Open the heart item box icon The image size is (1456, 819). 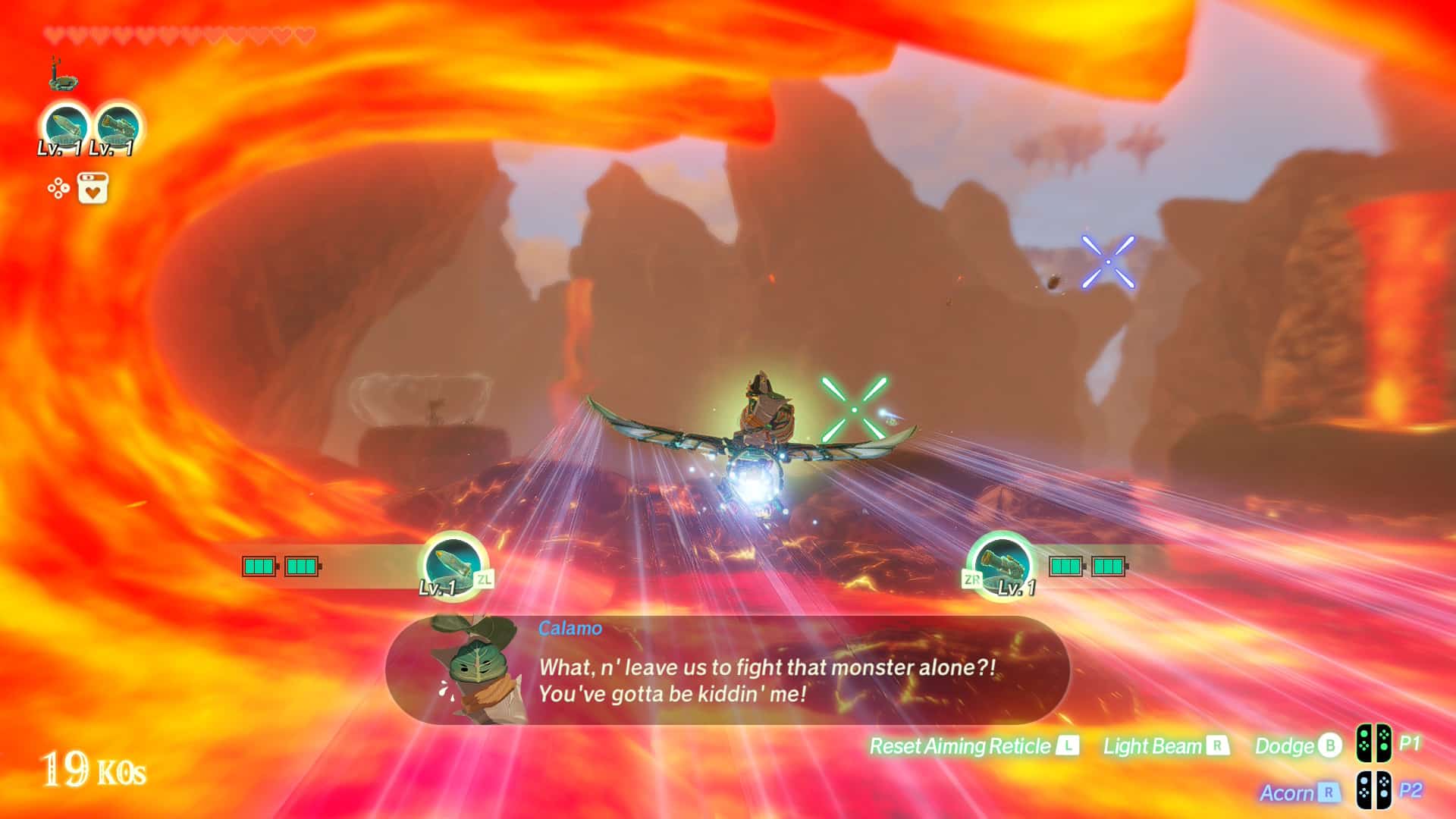[93, 188]
